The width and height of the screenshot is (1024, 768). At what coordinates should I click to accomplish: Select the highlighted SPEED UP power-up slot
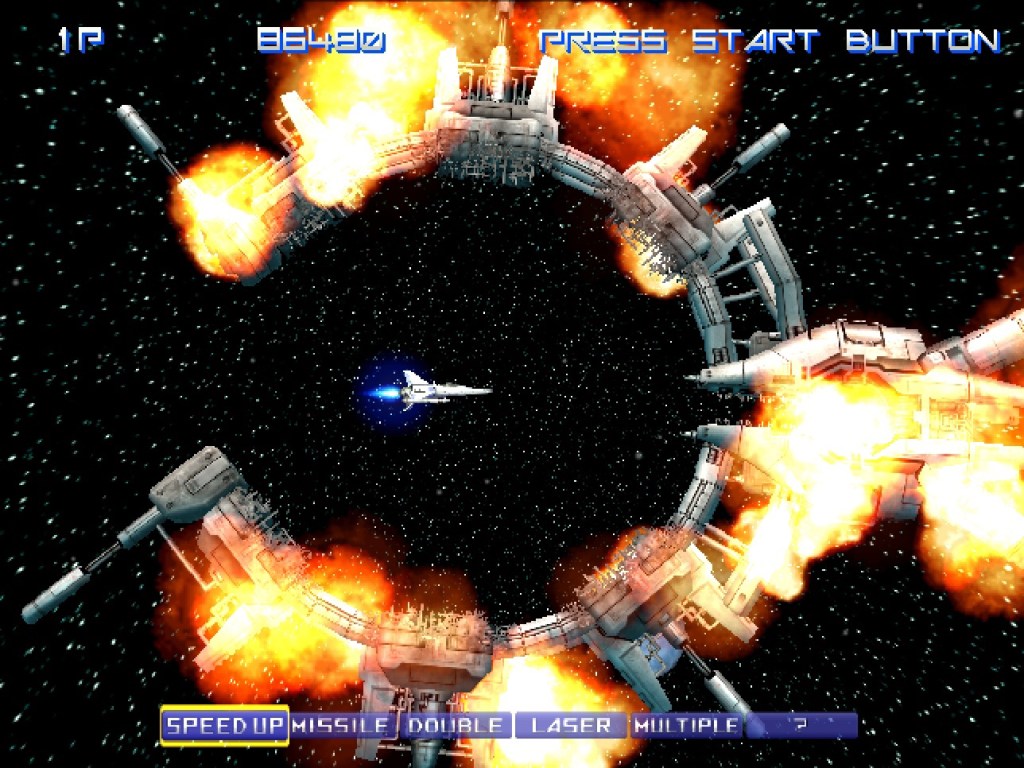coord(225,726)
